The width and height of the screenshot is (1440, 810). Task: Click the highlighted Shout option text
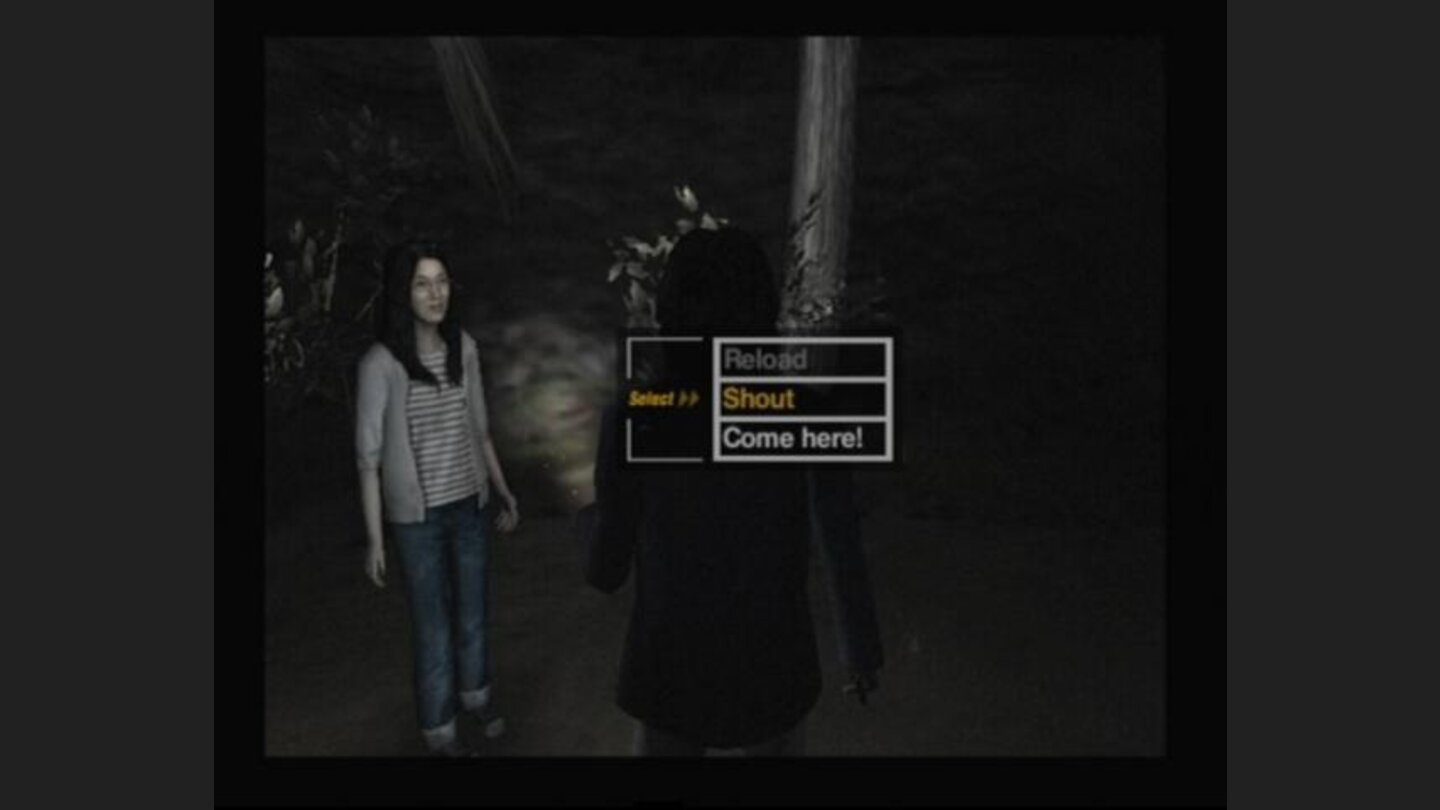pos(760,399)
